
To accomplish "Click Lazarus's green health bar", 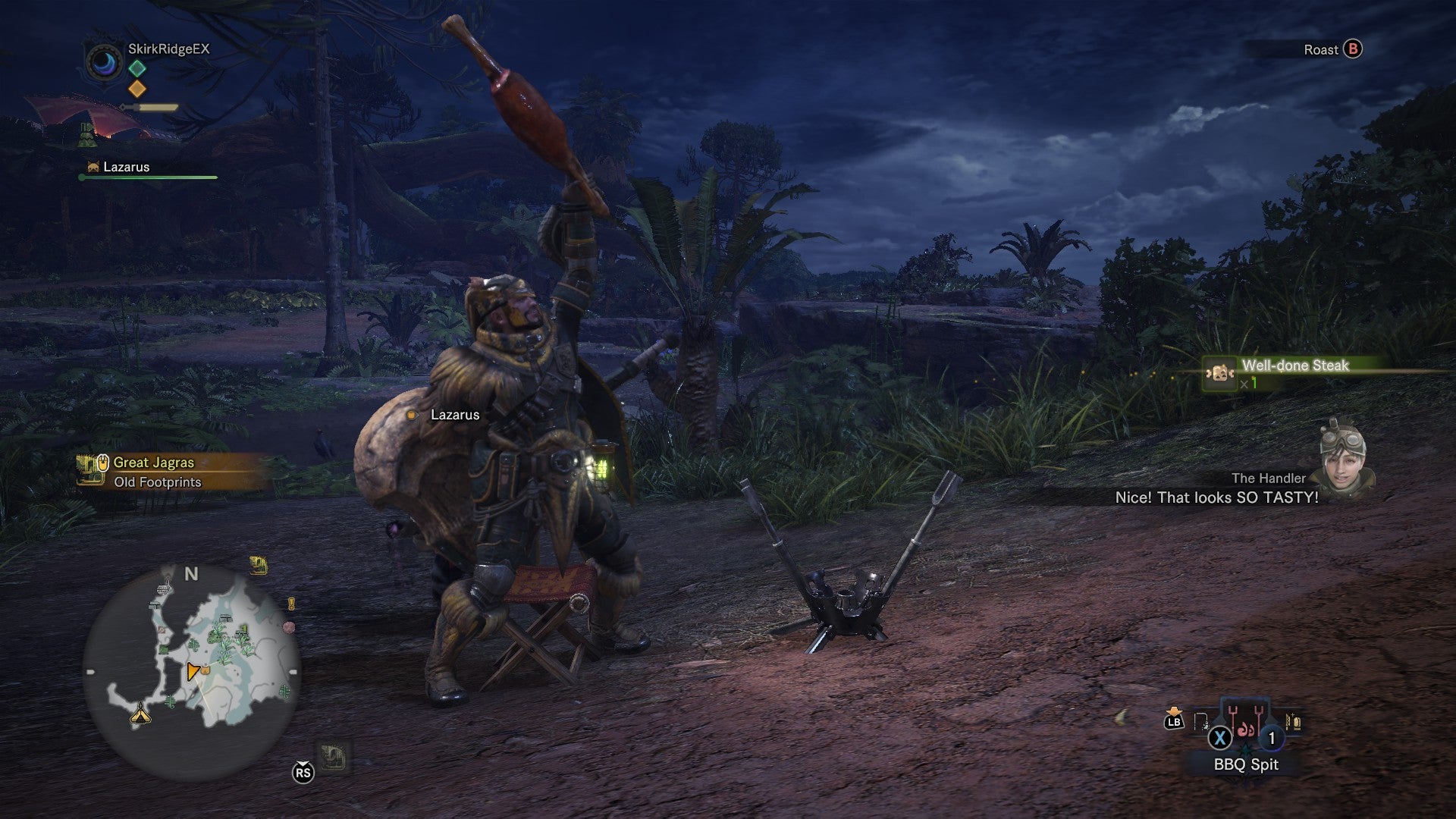I will (146, 176).
